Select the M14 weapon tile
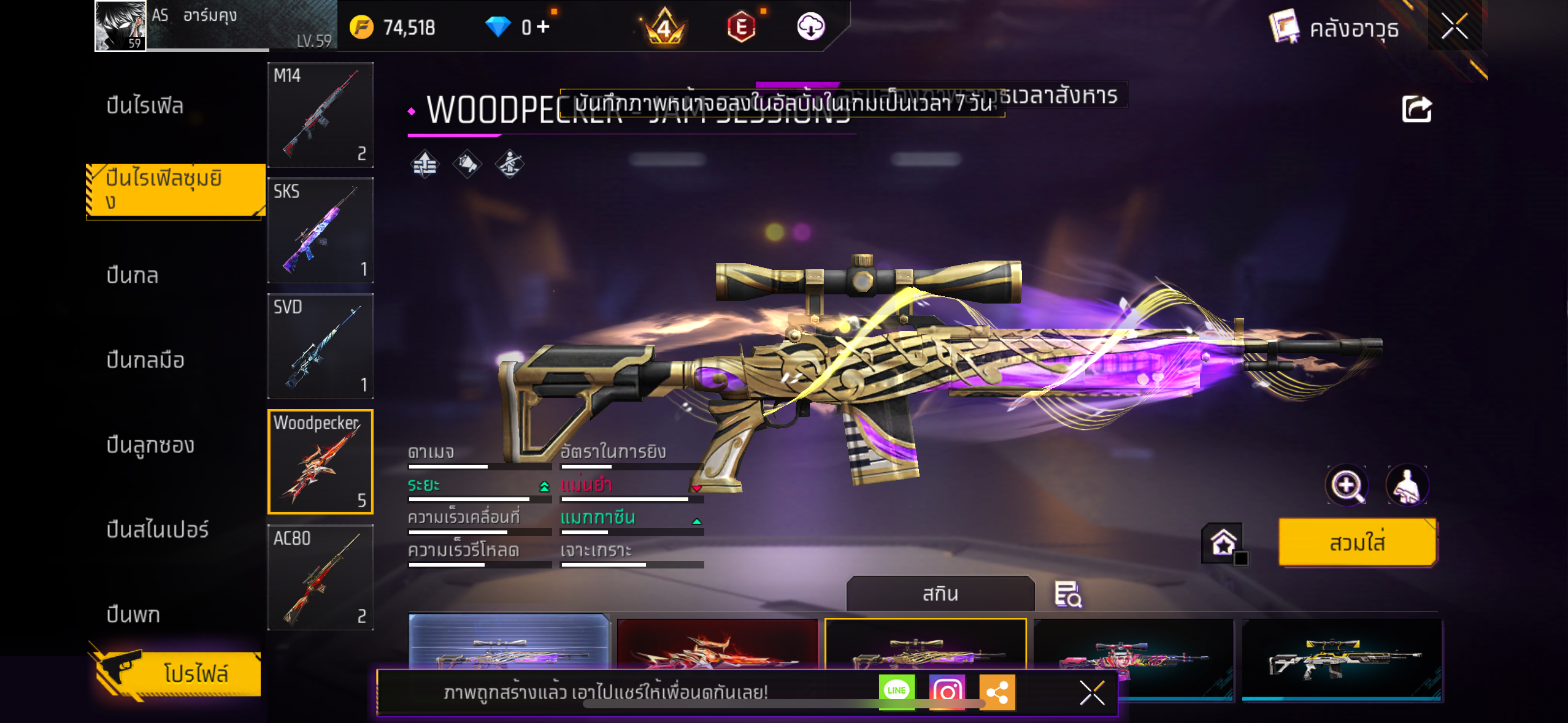 pyautogui.click(x=320, y=115)
